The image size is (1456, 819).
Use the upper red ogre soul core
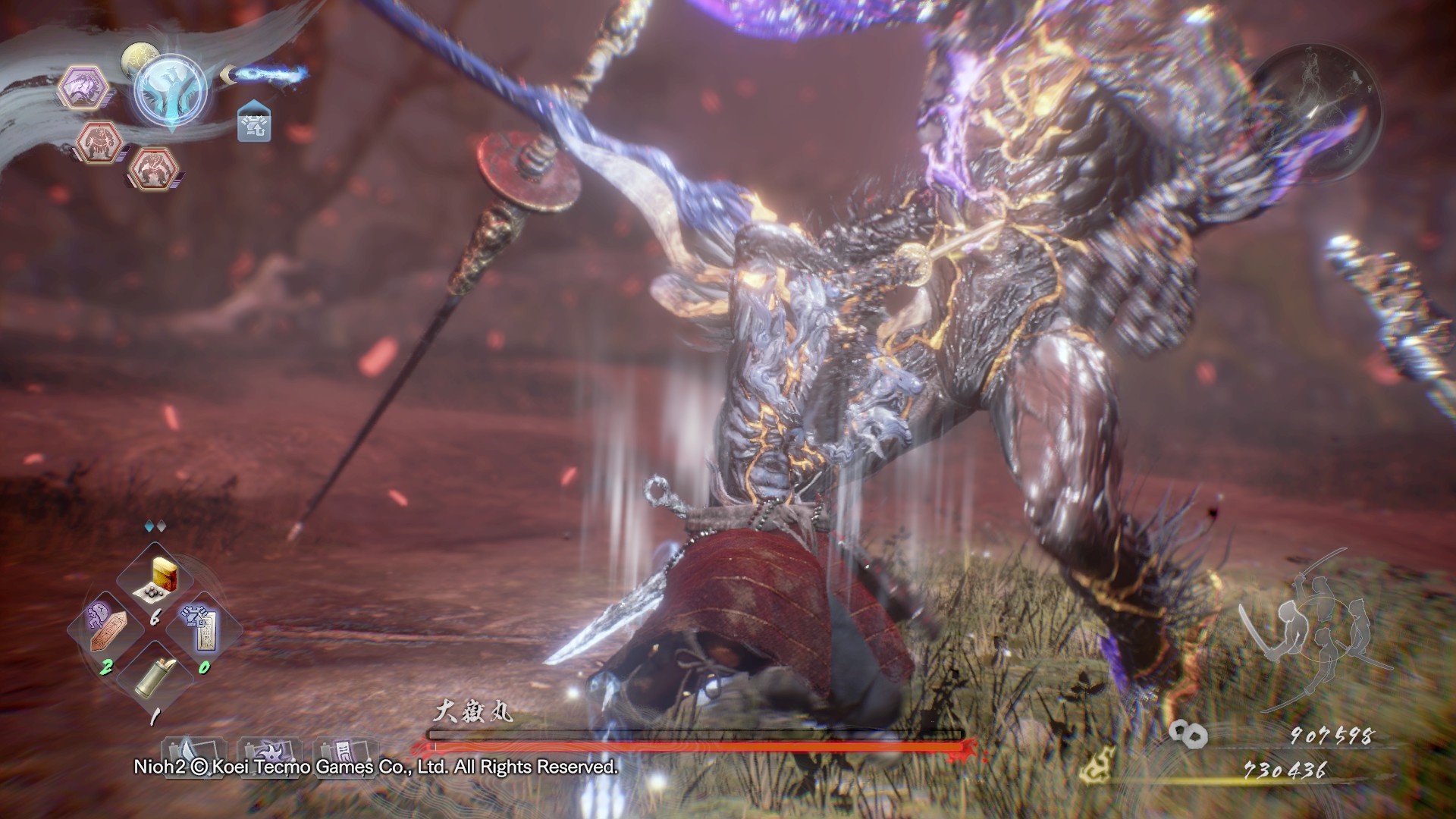click(x=99, y=142)
